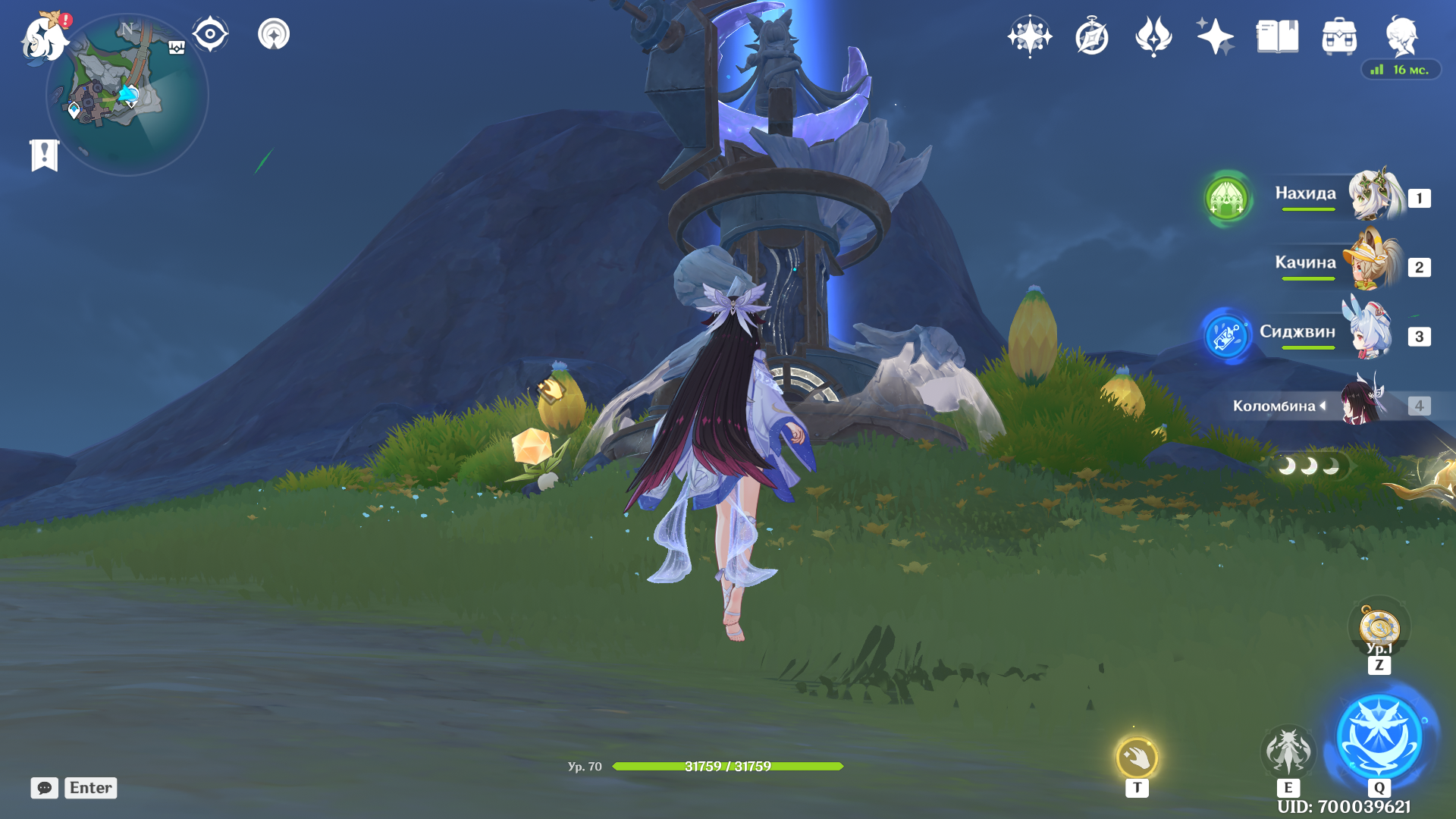
Task: Open the Paimon menu icon
Action: coord(44,38)
